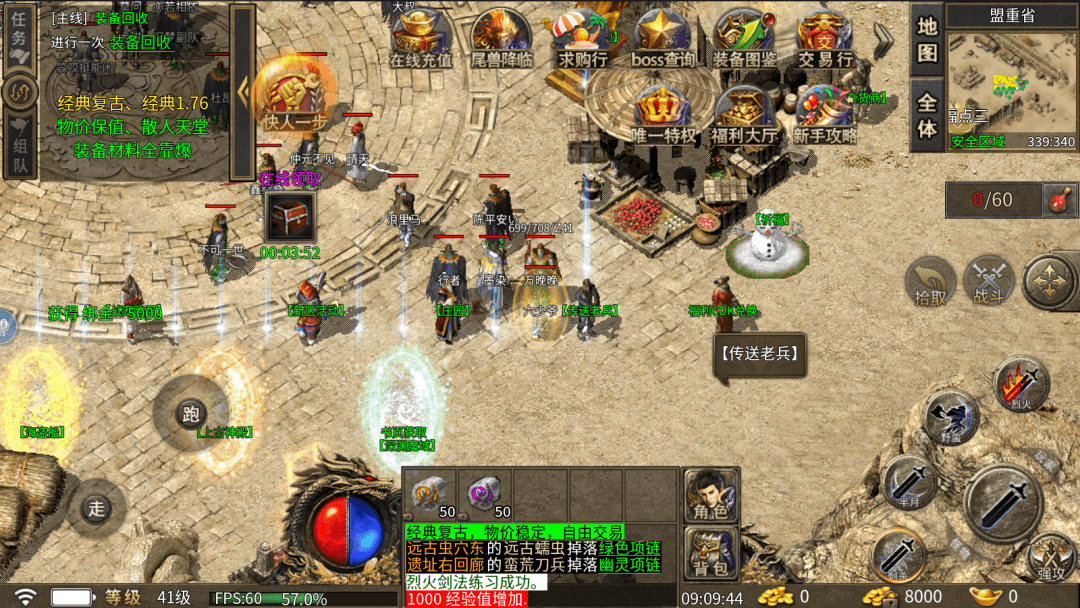Open the 交易行 trading house

click(x=825, y=38)
